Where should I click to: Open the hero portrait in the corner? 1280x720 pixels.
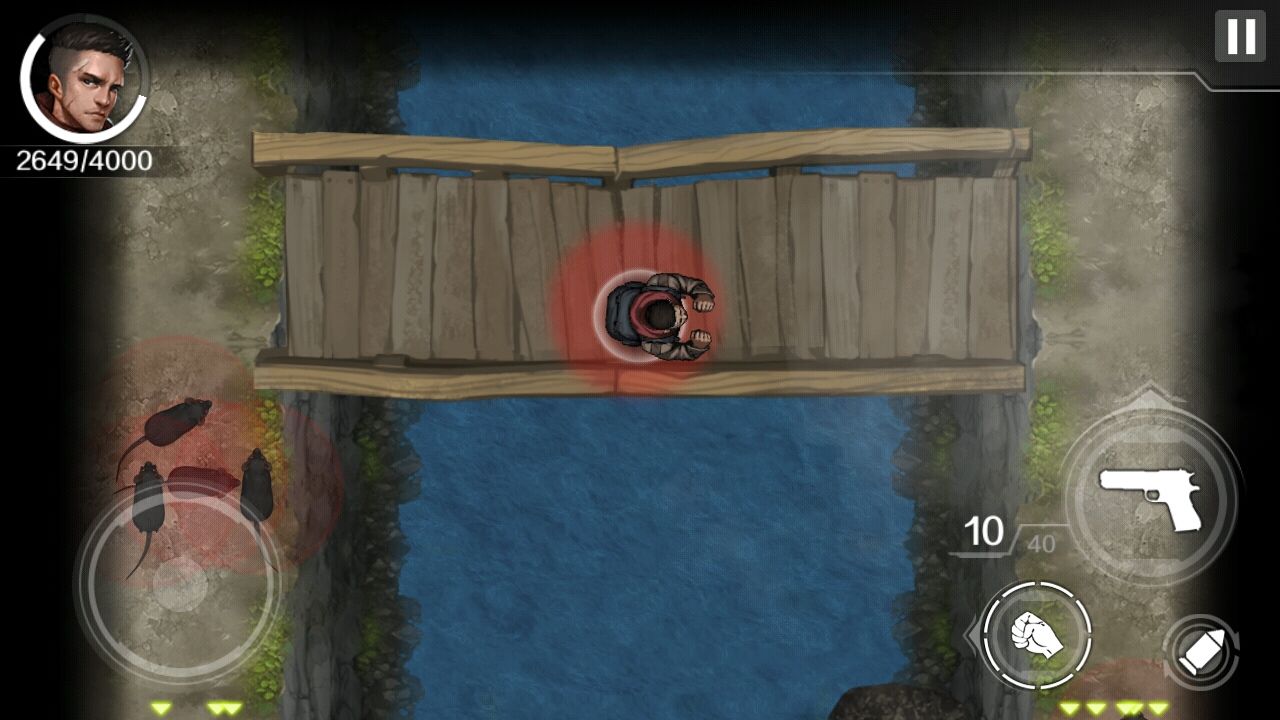coord(84,79)
